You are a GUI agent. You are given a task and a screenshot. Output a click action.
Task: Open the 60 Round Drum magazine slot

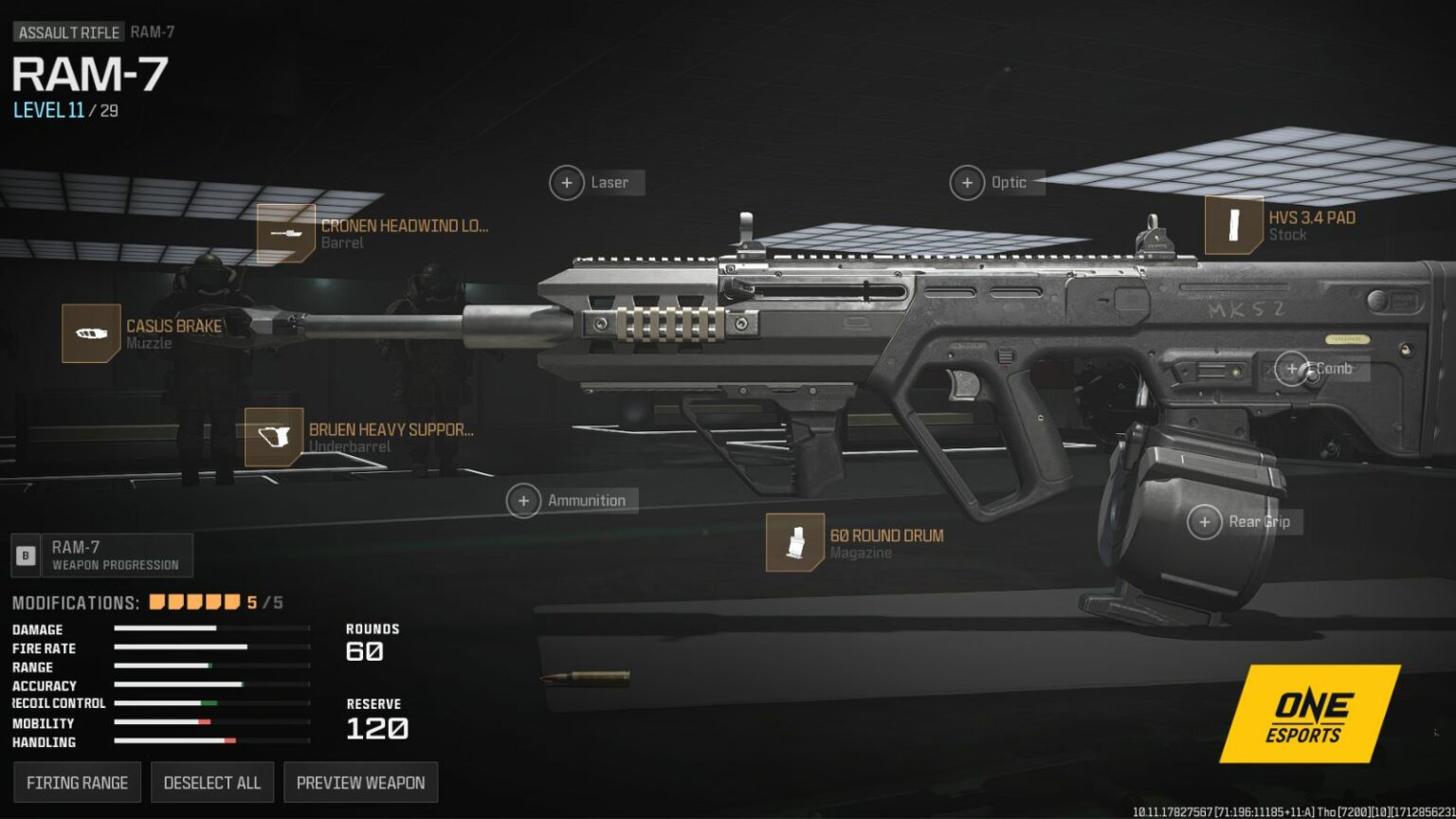tap(795, 543)
